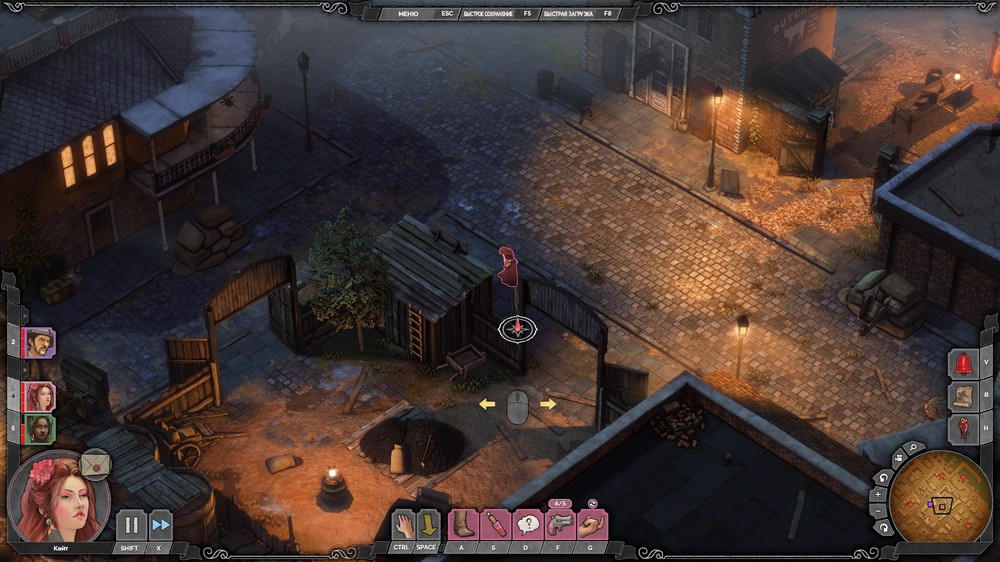Click the red alarm bell icon

pos(963,364)
